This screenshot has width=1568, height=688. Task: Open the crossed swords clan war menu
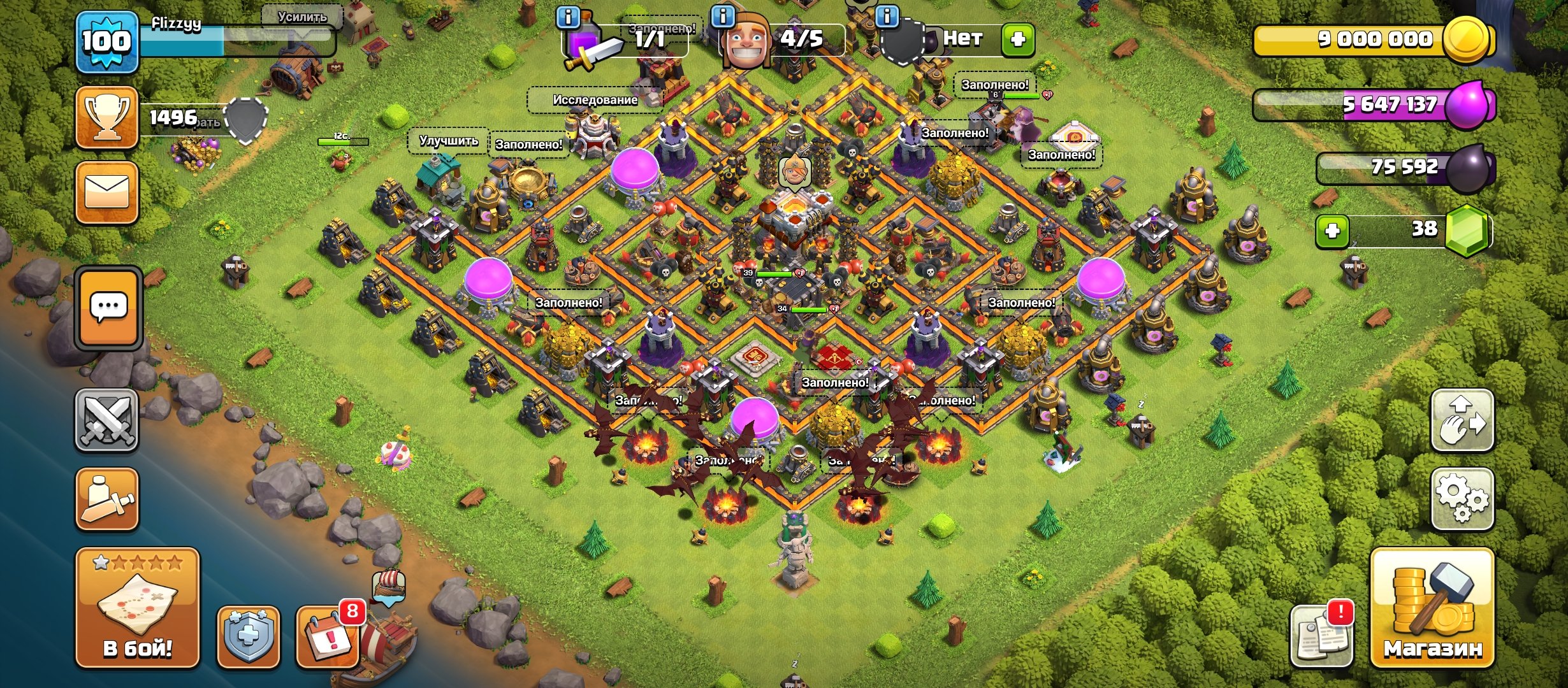(x=107, y=420)
